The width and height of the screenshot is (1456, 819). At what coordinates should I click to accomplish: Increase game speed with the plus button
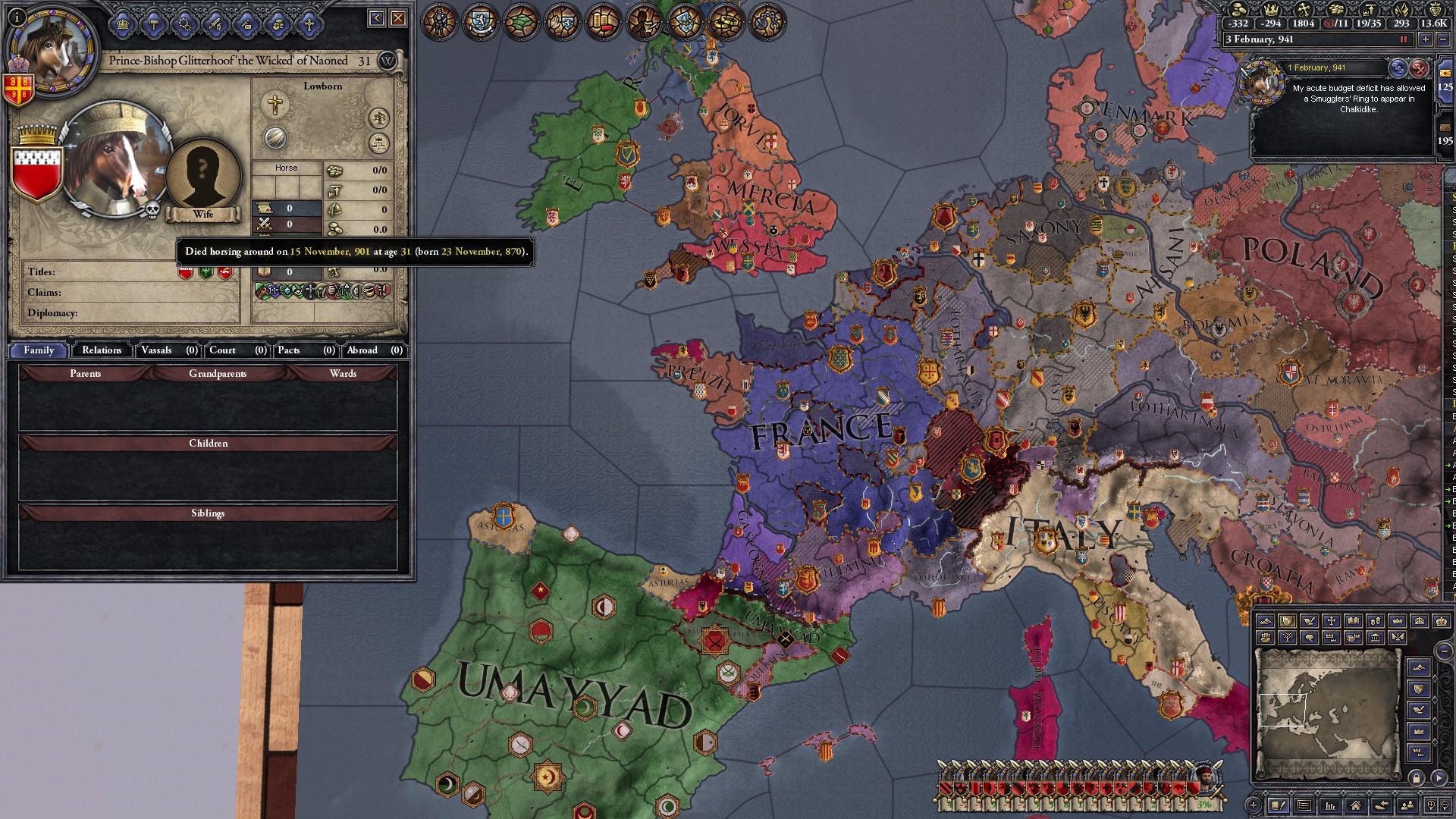[1426, 39]
